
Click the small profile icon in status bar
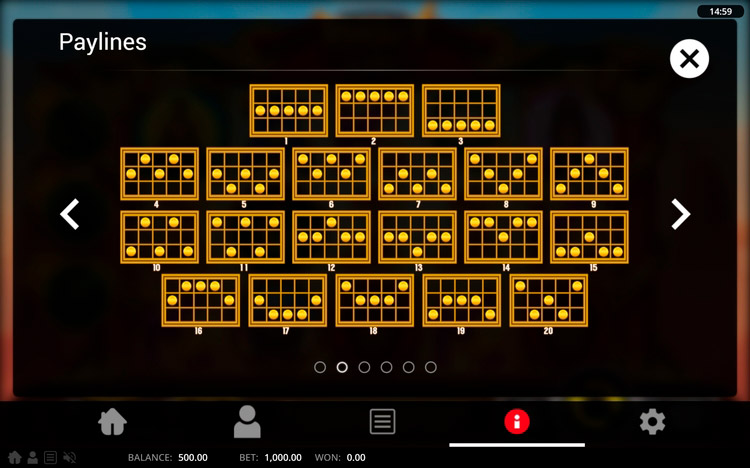click(x=32, y=458)
